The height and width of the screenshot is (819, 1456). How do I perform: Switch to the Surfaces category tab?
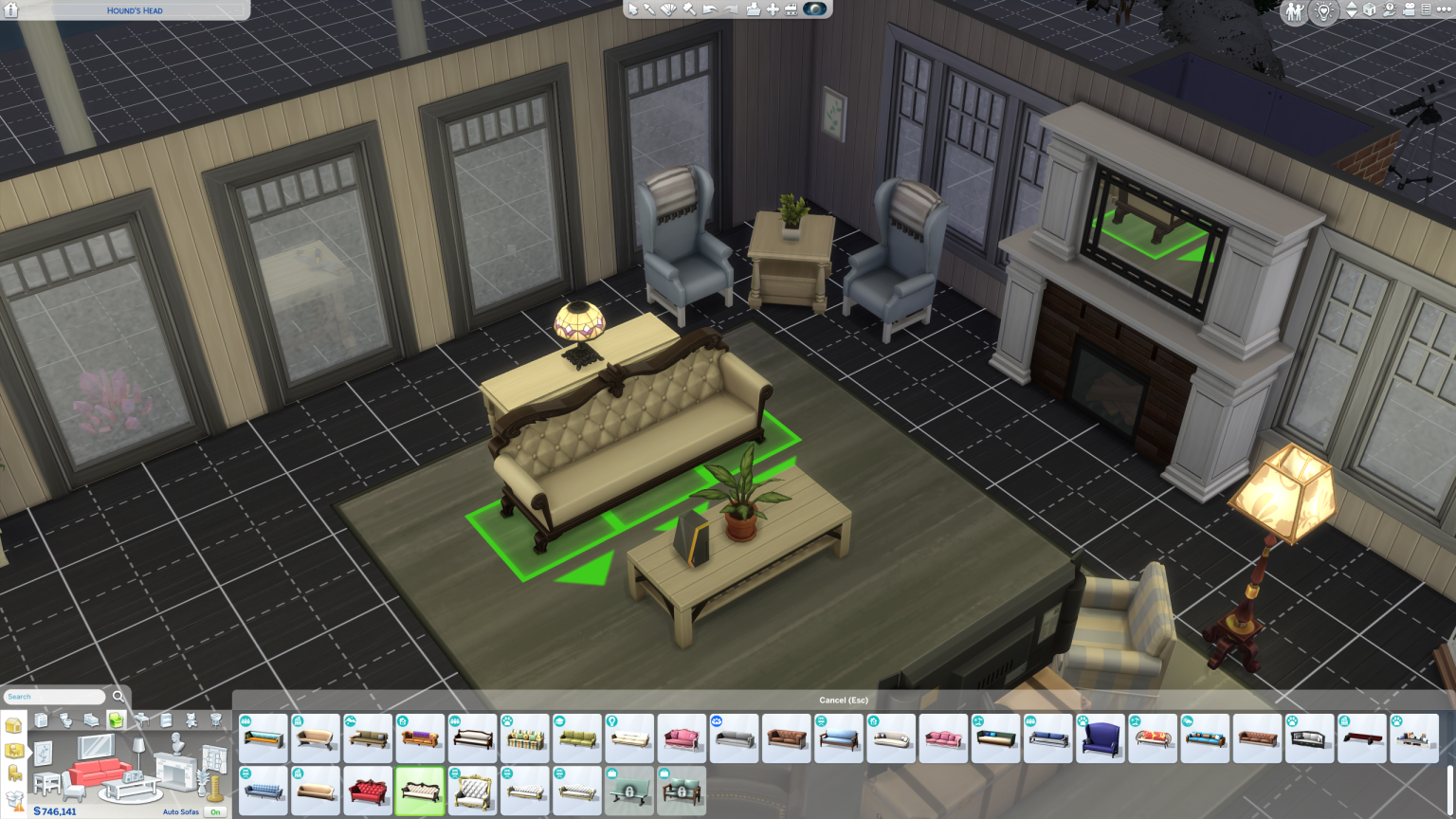pos(141,719)
